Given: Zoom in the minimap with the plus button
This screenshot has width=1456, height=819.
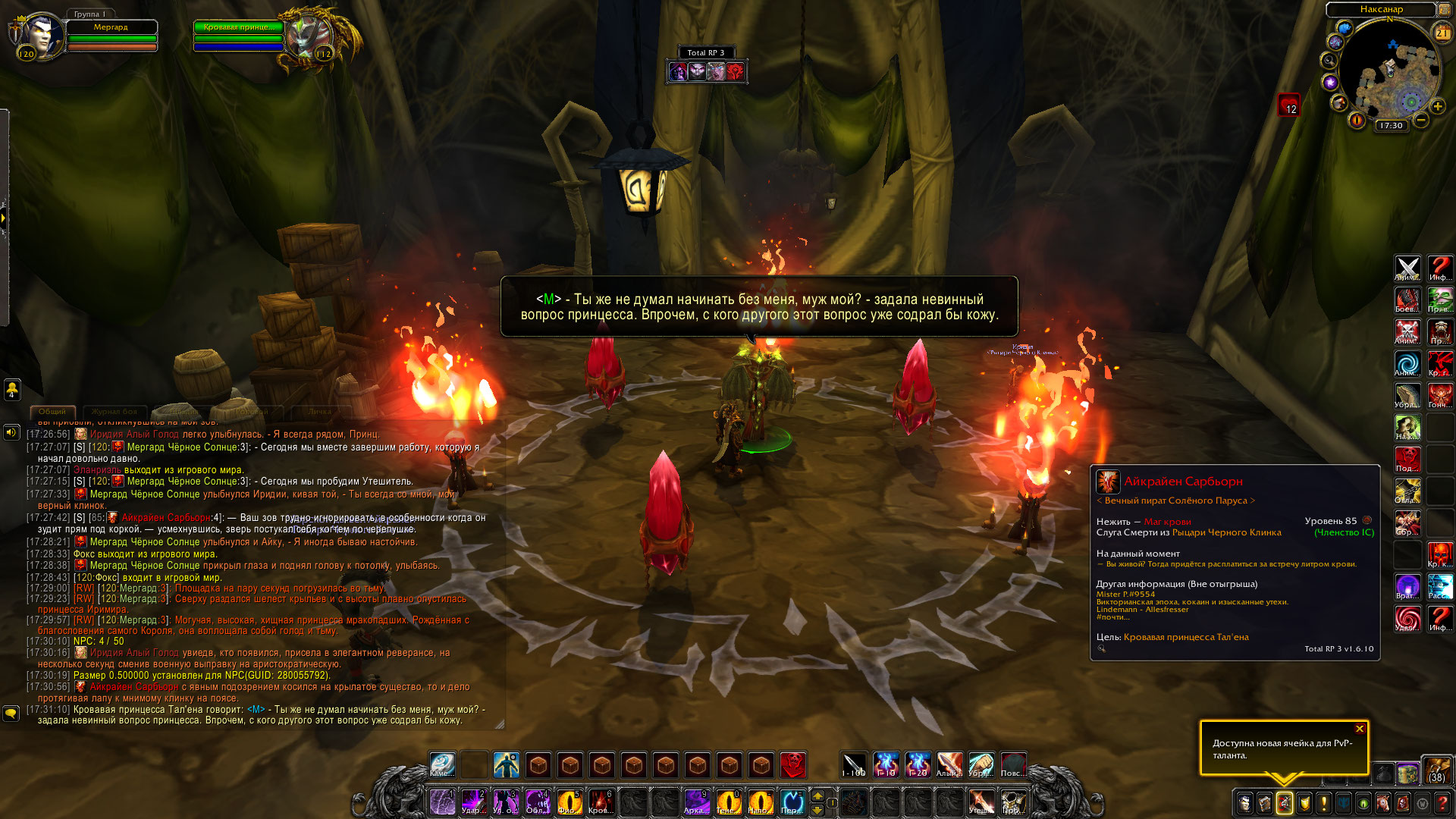Looking at the screenshot, I should [x=1437, y=107].
